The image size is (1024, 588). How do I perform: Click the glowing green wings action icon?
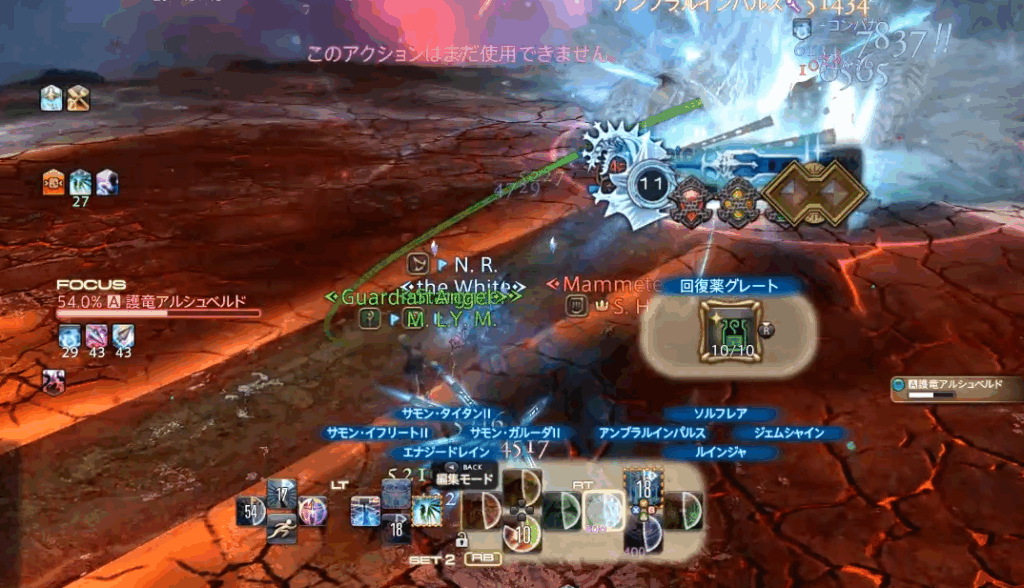click(x=427, y=511)
